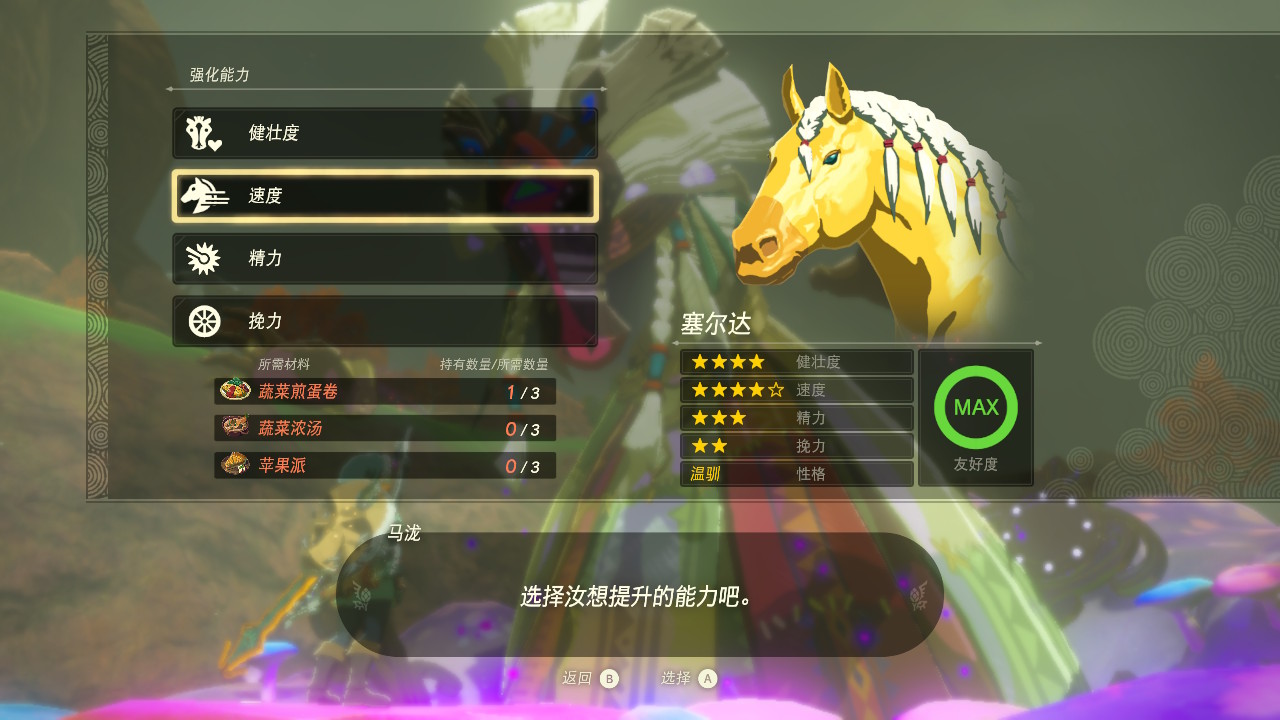1280x720 pixels.
Task: Click the 苹果派 material row
Action: 385,466
